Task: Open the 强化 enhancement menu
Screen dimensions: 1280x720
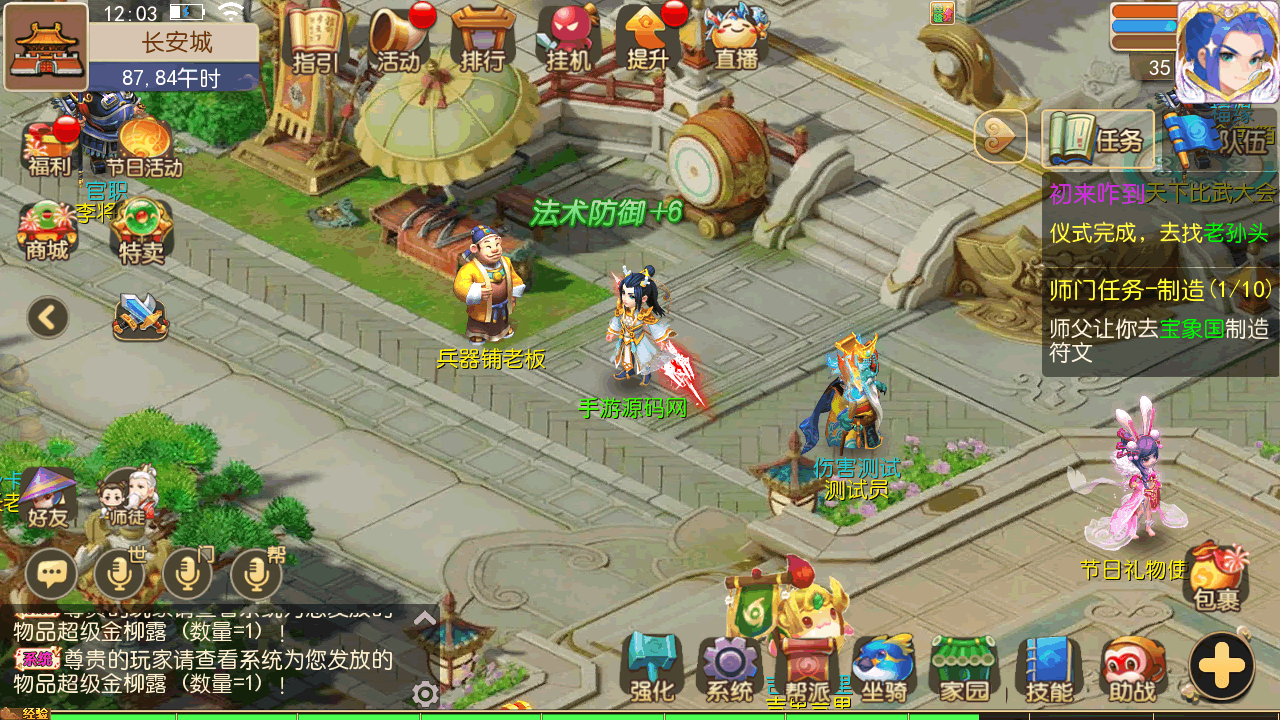Action: [x=652, y=667]
